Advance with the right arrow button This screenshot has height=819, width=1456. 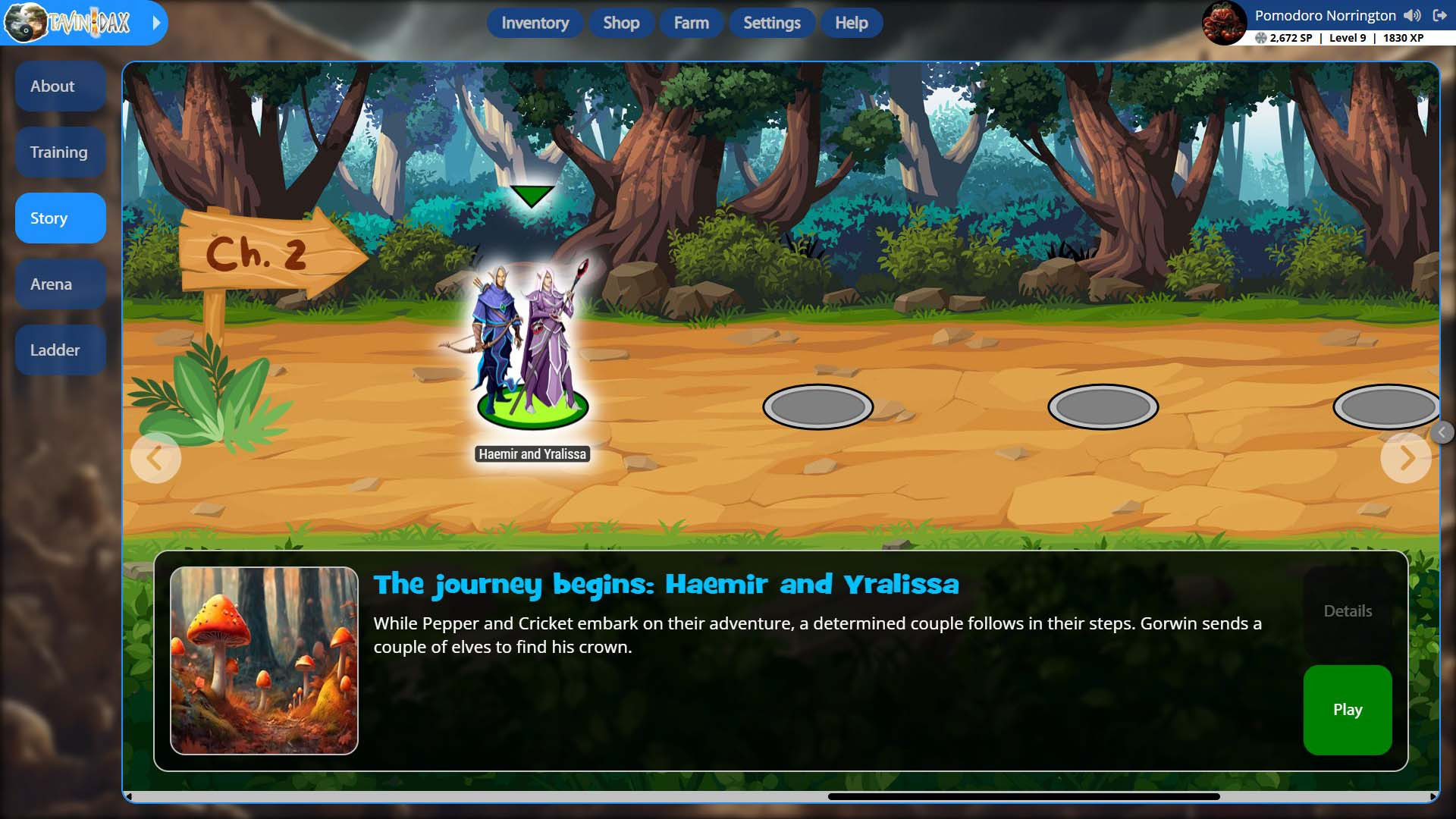(x=1406, y=458)
